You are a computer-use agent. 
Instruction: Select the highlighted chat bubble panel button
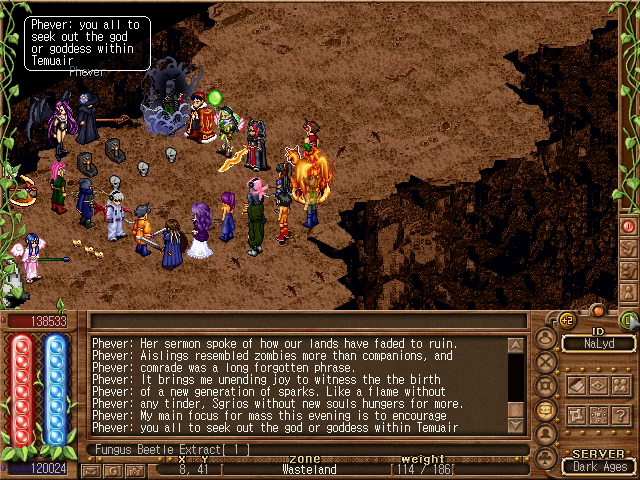546,411
